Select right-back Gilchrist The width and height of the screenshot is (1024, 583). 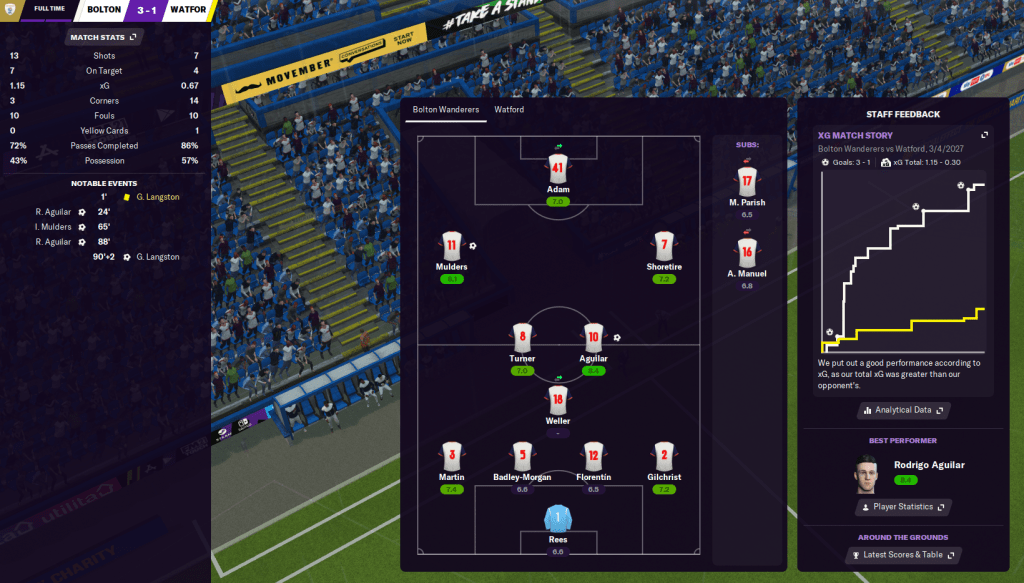pyautogui.click(x=664, y=456)
